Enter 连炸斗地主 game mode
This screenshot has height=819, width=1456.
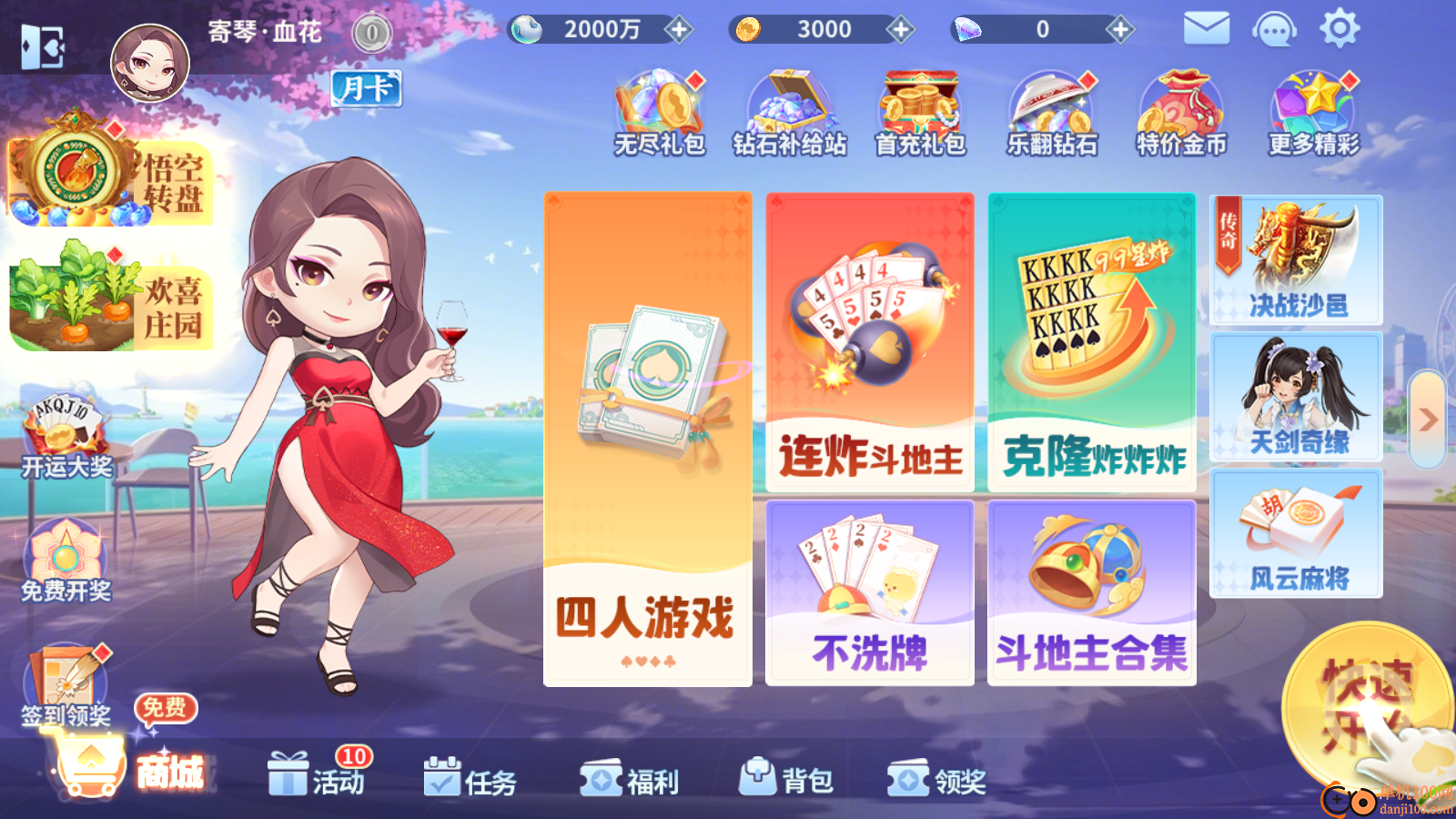click(870, 341)
